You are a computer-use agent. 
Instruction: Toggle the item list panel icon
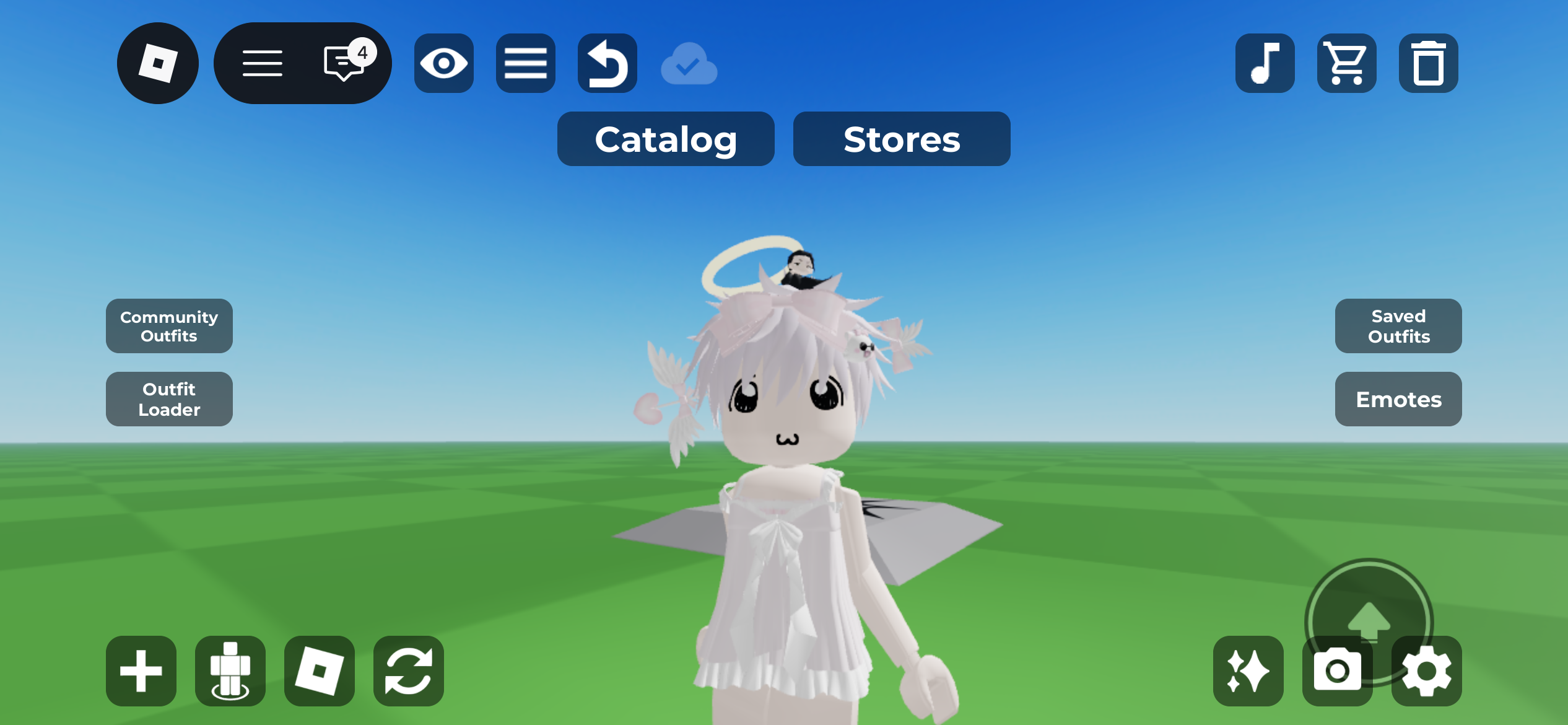525,63
